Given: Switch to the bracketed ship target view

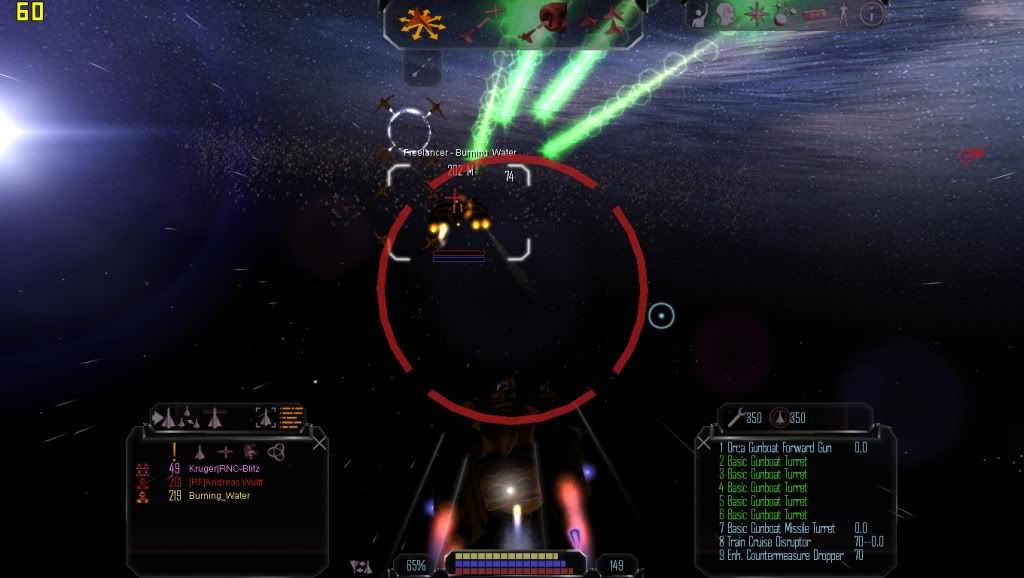Looking at the screenshot, I should (265, 417).
